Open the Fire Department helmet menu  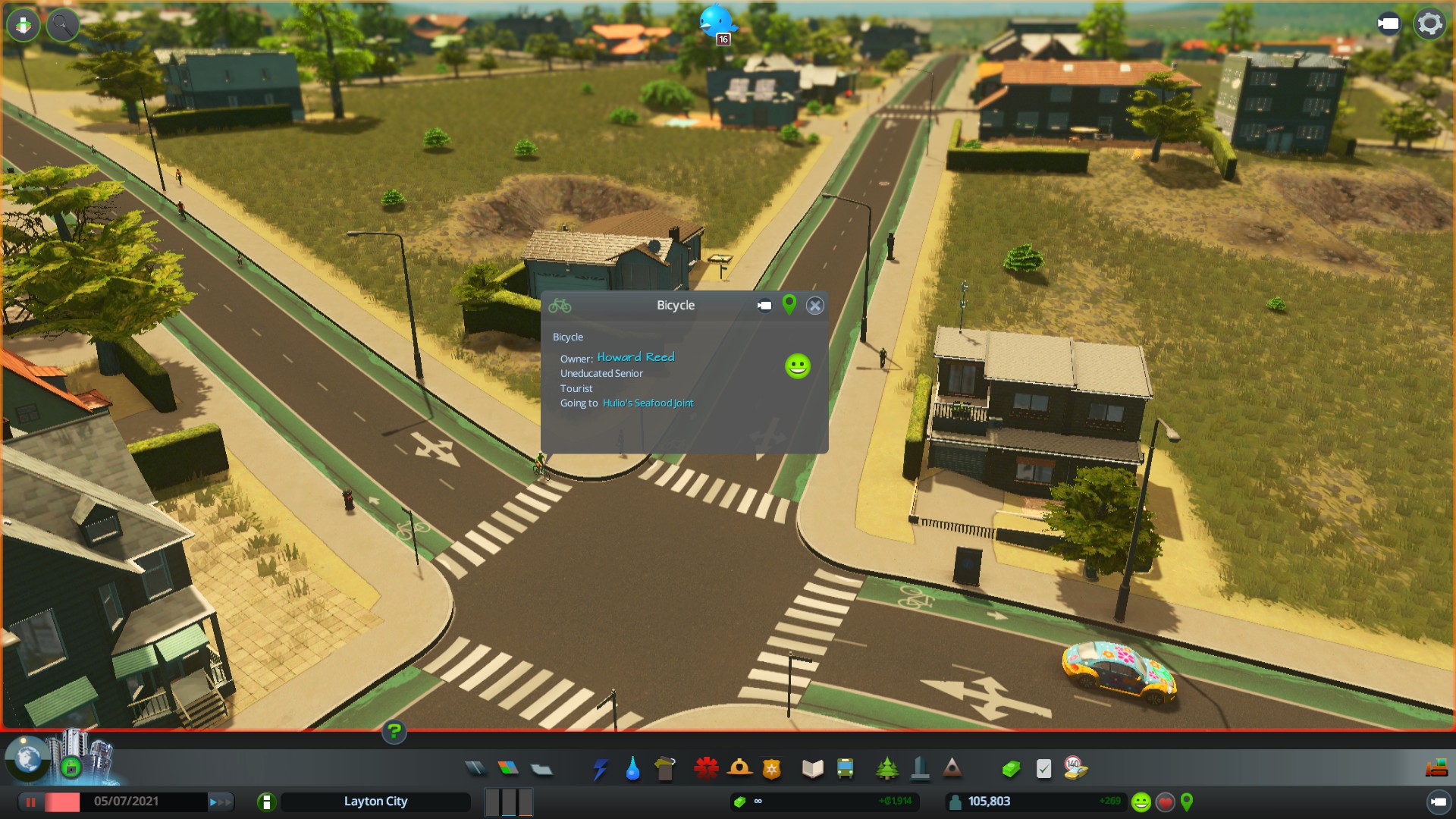pos(739,769)
